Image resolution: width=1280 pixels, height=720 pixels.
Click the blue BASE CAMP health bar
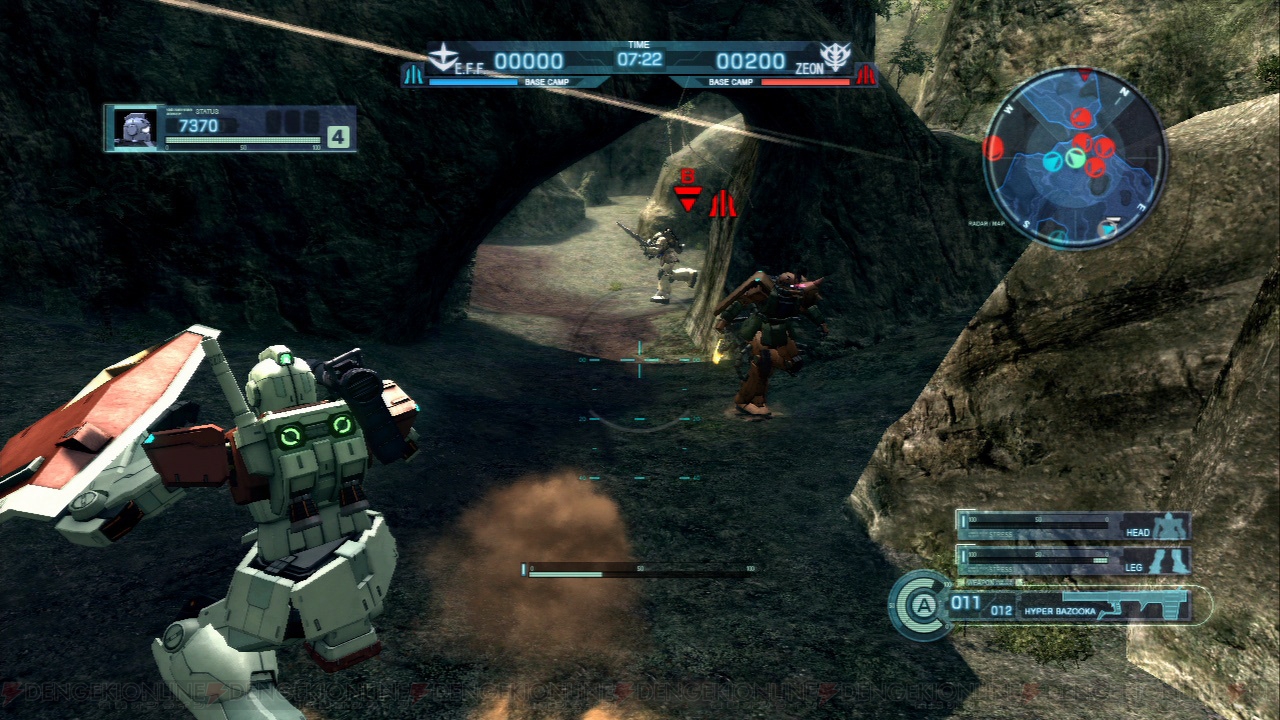(x=474, y=84)
